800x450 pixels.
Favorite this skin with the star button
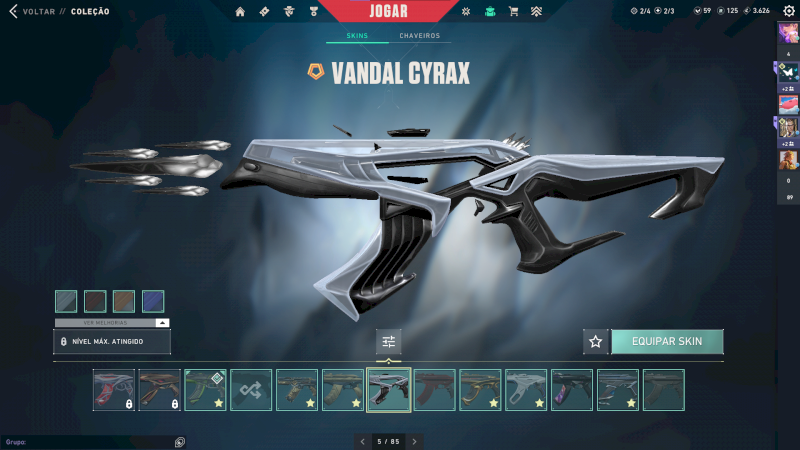(596, 342)
